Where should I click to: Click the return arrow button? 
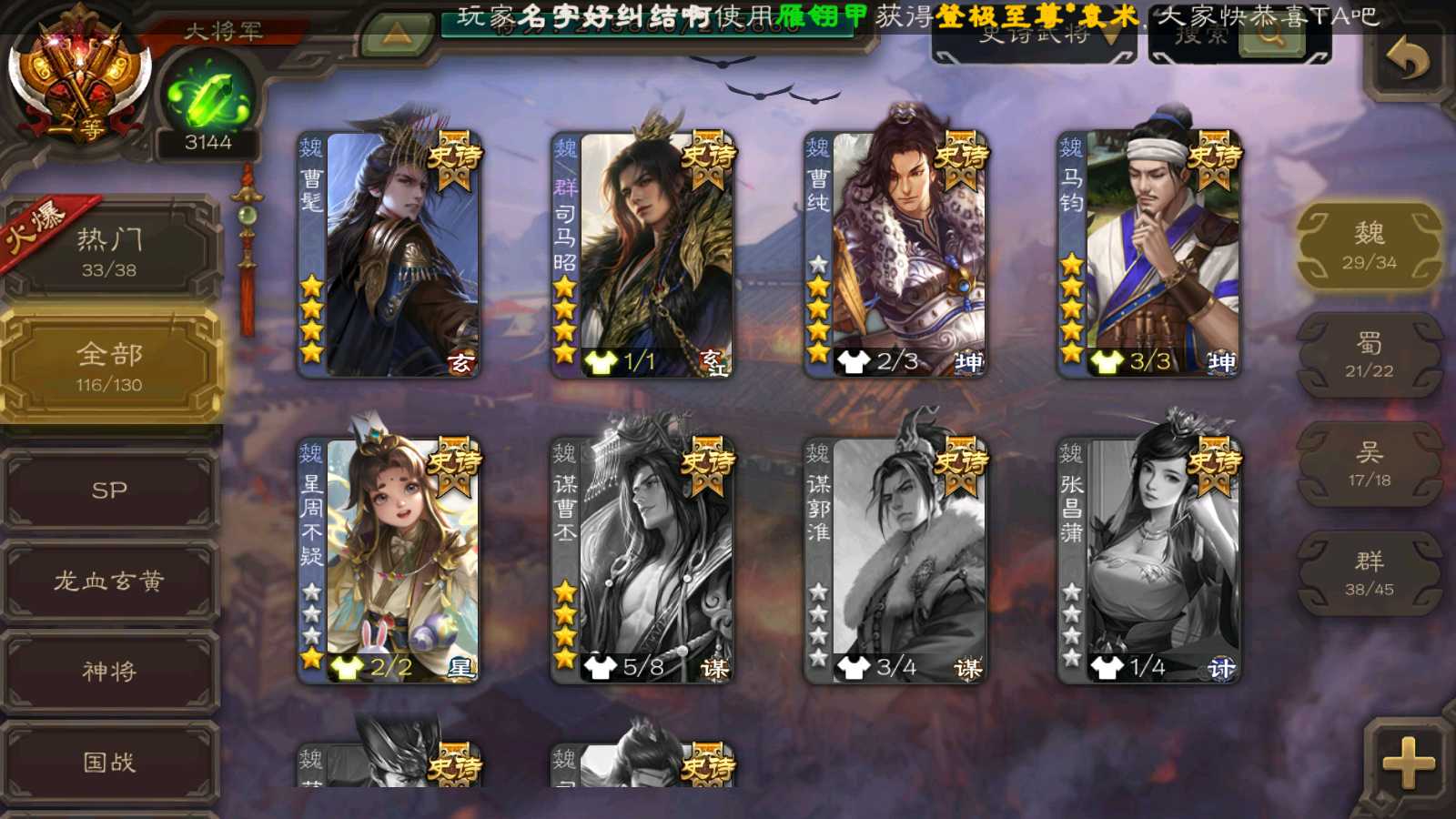pos(1407,60)
